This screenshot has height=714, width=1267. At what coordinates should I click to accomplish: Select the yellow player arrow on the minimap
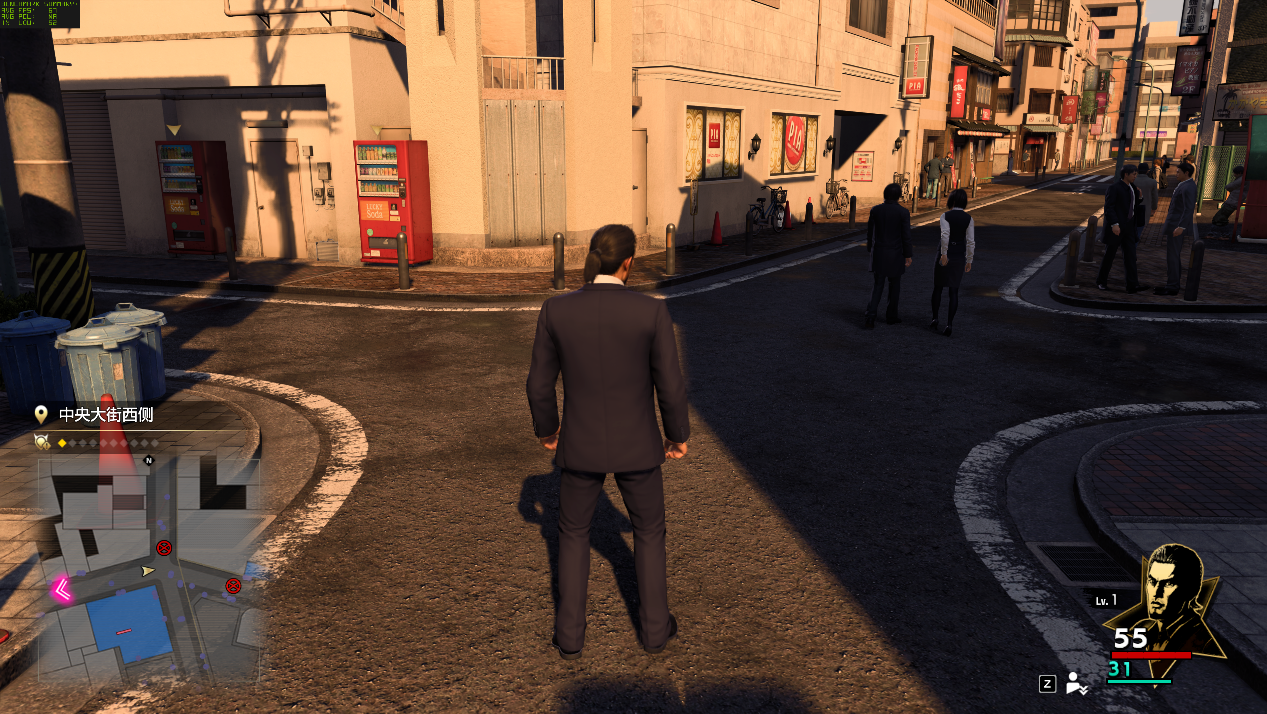[x=149, y=571]
